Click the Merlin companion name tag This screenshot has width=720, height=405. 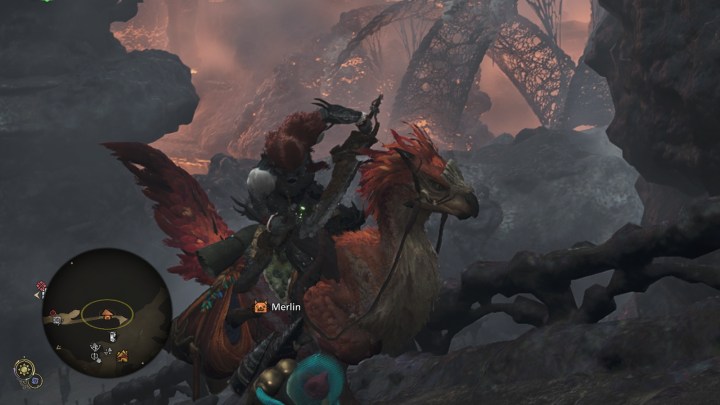point(279,307)
